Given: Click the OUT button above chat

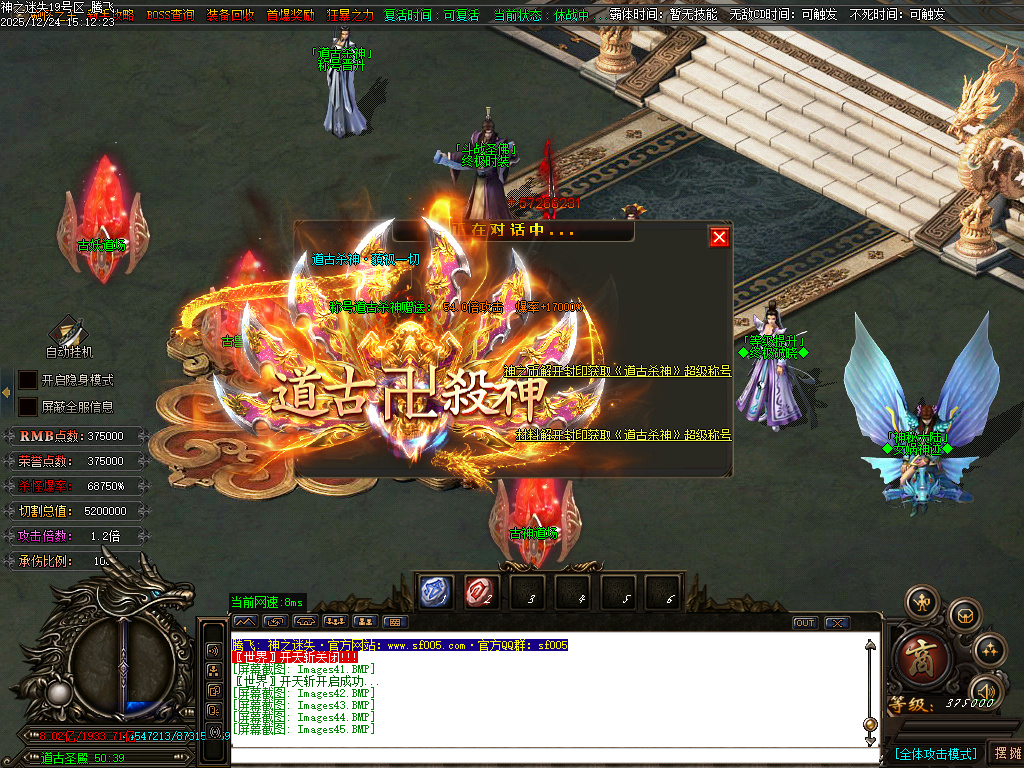Looking at the screenshot, I should 805,622.
